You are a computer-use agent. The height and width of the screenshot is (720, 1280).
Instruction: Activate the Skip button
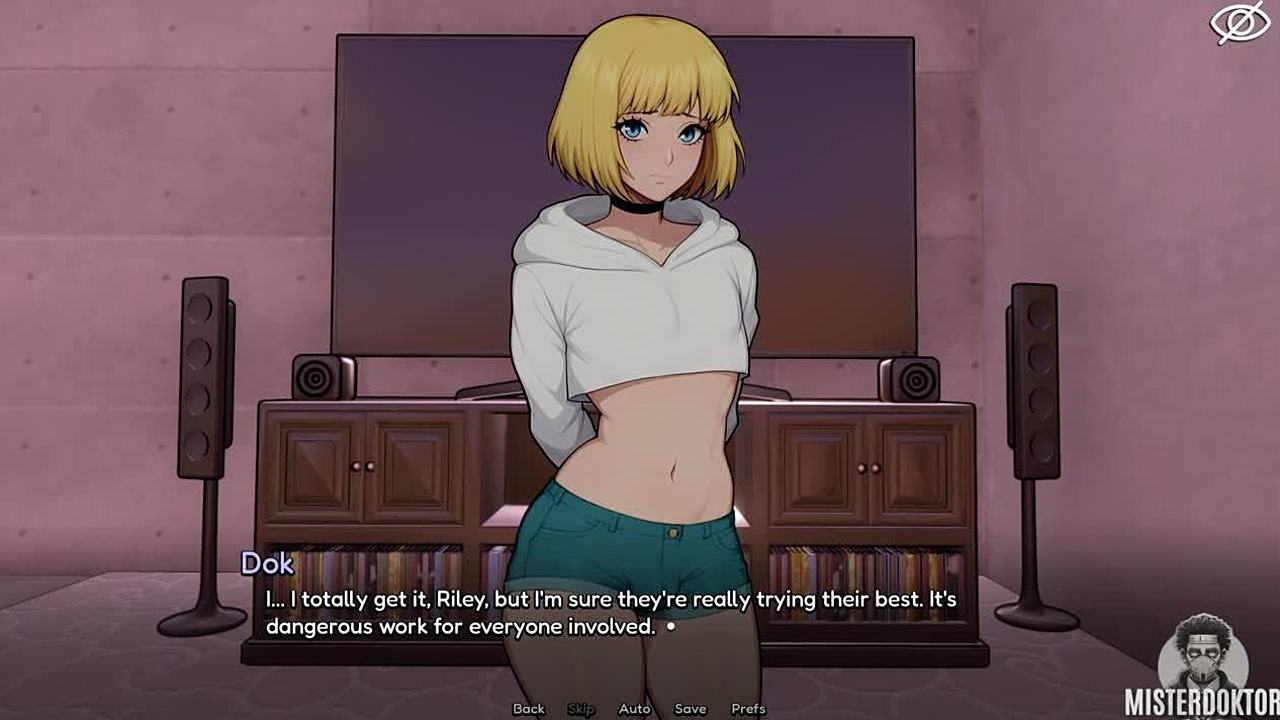point(581,709)
